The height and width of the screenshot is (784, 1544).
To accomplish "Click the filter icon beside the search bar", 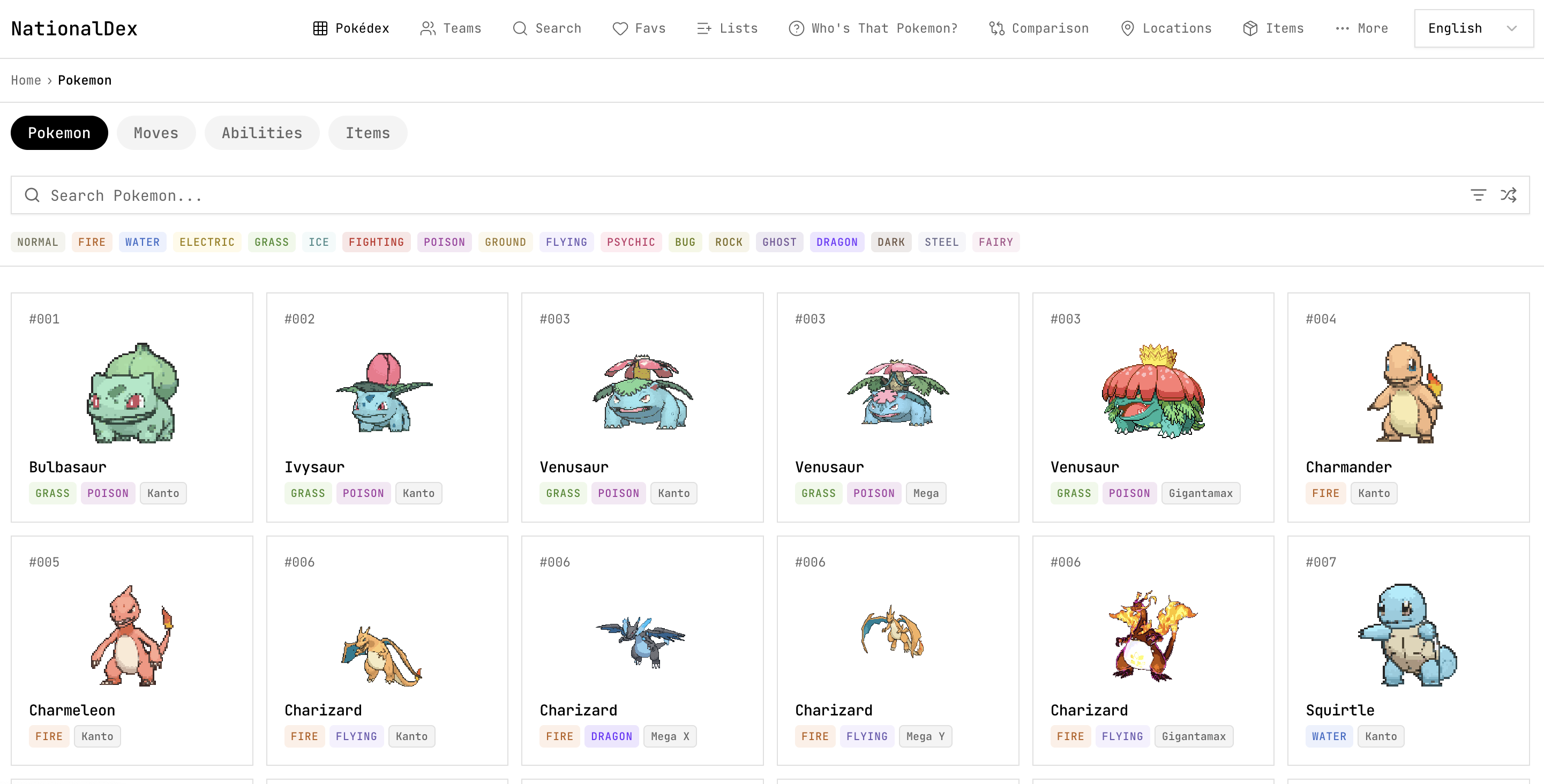I will (1479, 194).
